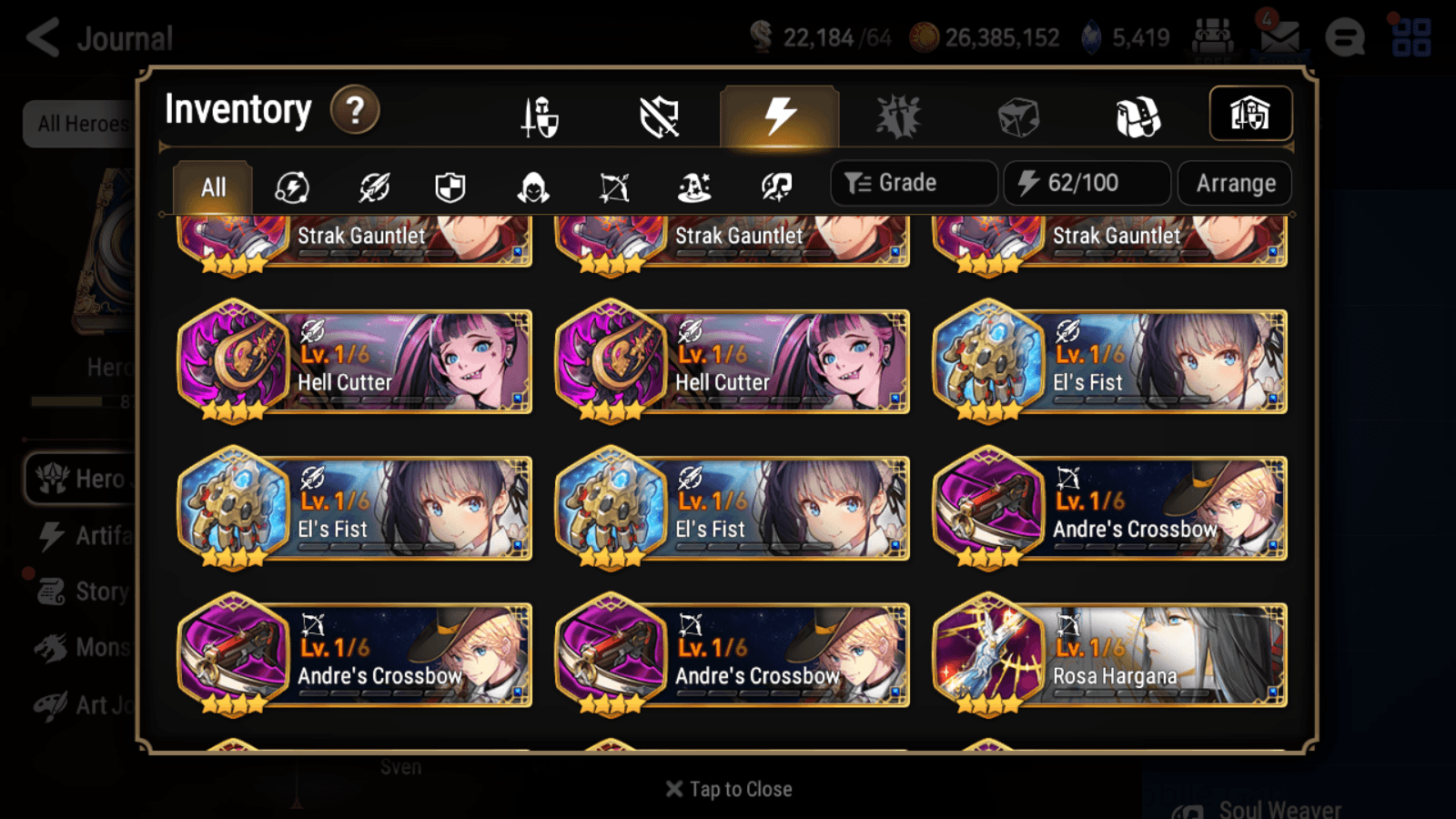Viewport: 1456px width, 819px height.
Task: Select the Thief class filter icon
Action: tap(532, 187)
